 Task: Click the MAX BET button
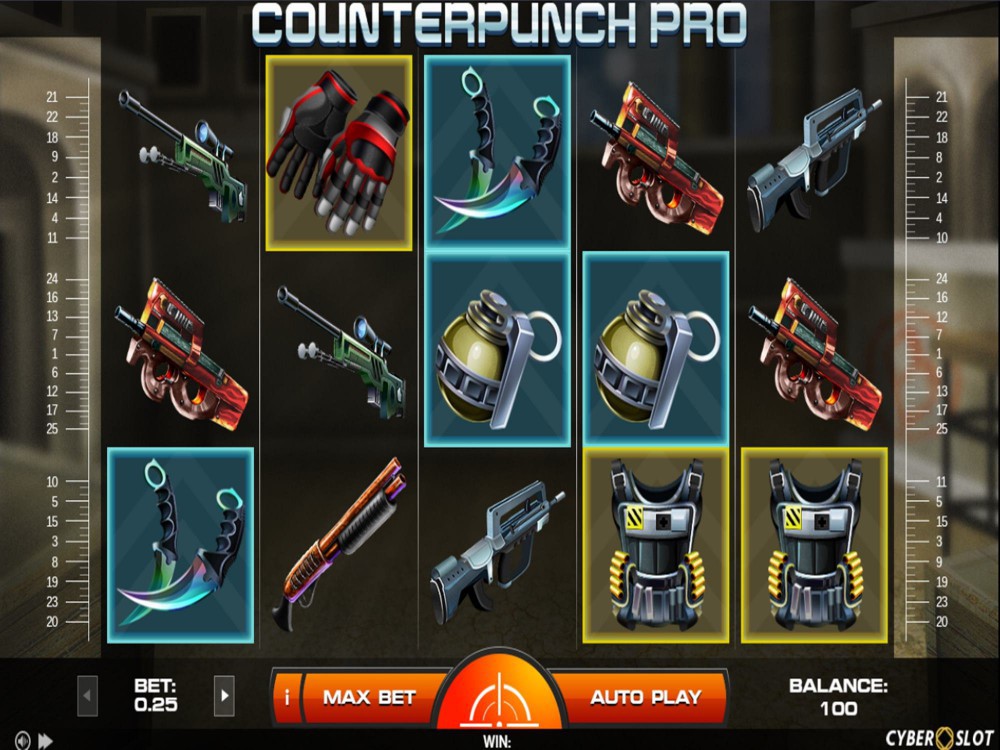[370, 697]
